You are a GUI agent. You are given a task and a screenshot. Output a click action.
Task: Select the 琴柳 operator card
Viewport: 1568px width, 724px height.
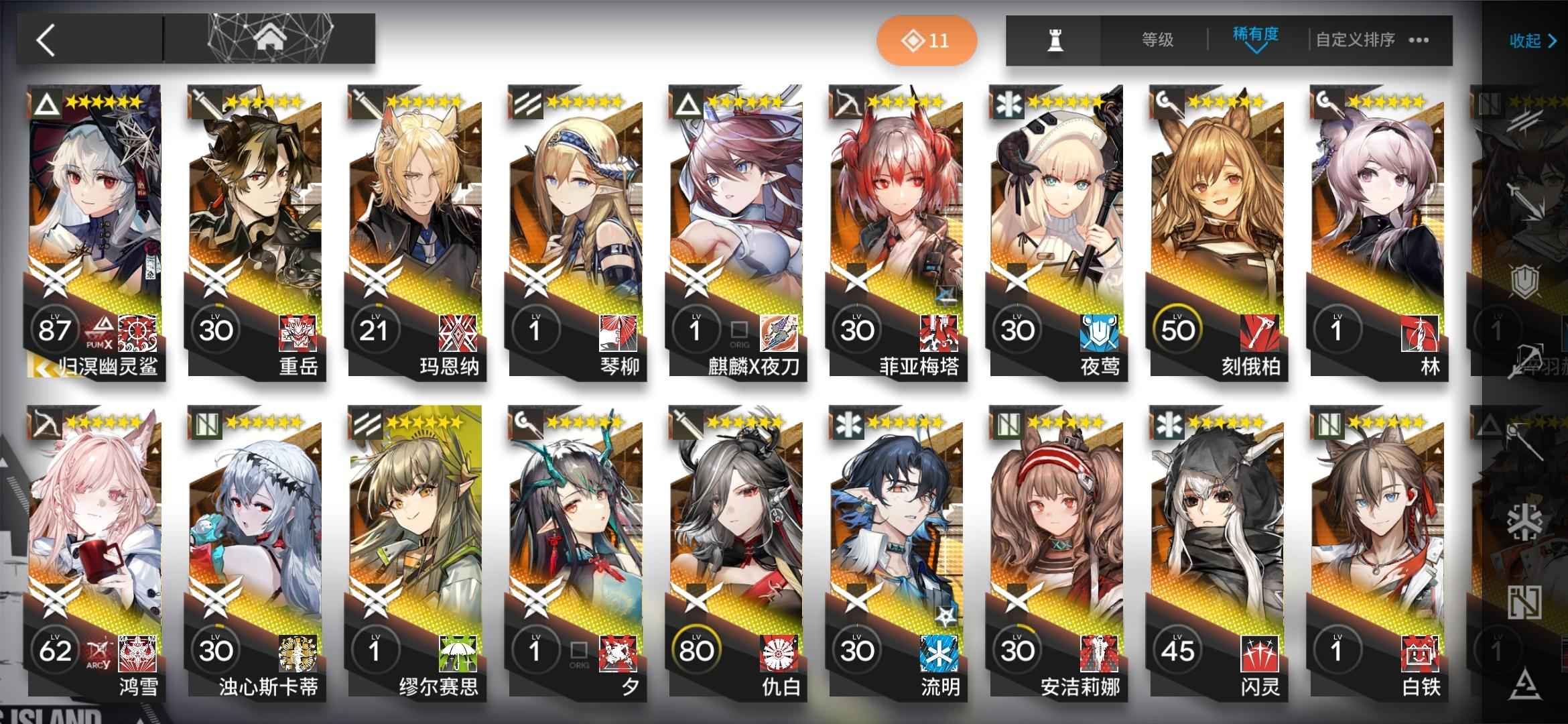(575, 231)
